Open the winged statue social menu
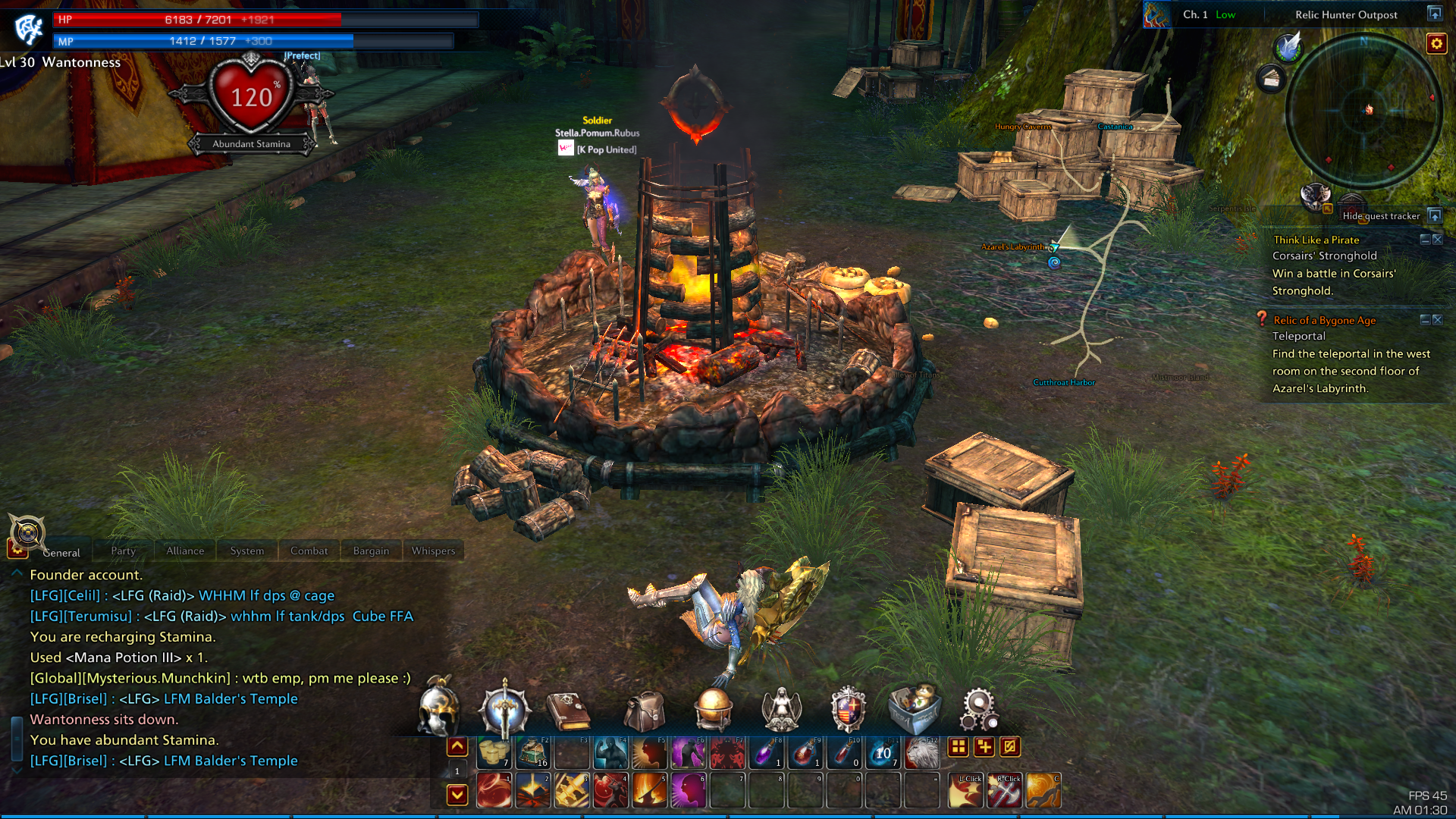The width and height of the screenshot is (1456, 819). (x=781, y=710)
